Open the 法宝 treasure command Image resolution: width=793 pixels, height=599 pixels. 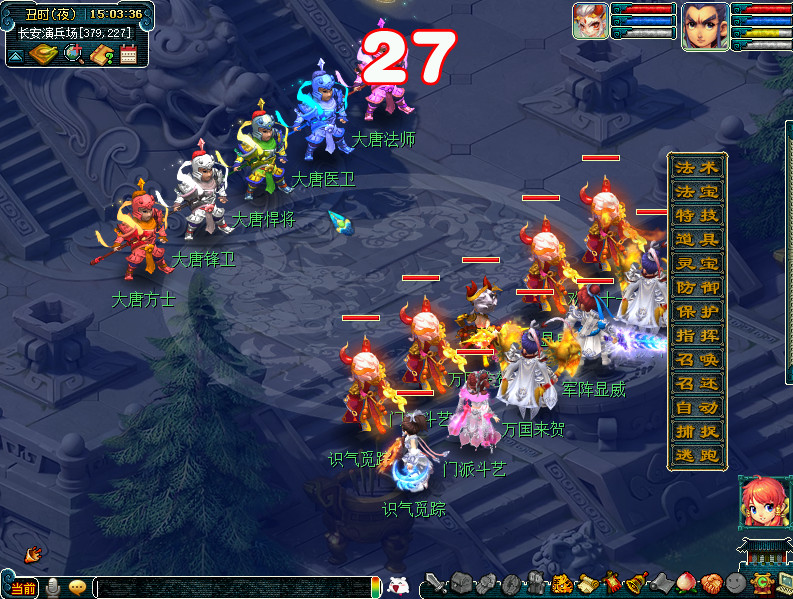click(x=697, y=191)
